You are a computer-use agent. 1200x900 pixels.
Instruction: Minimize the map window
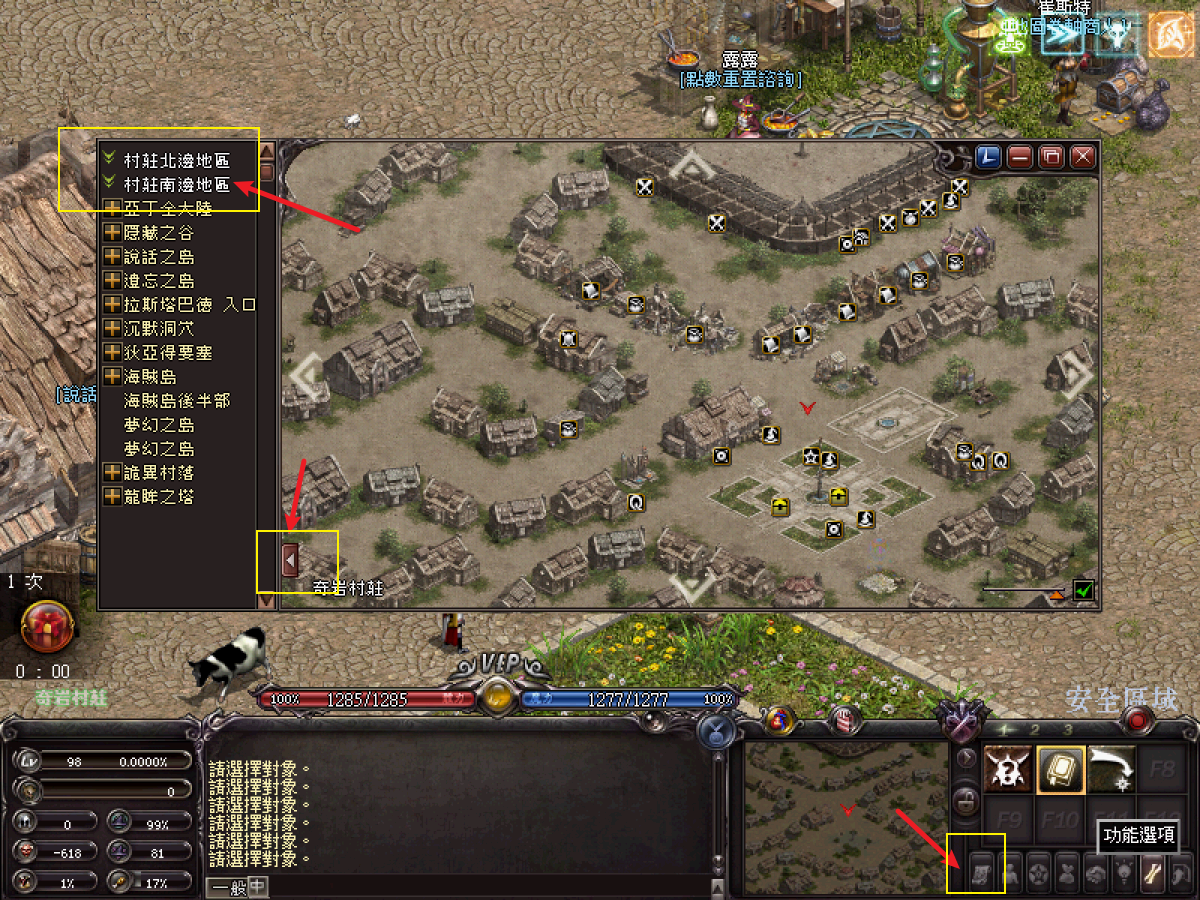1019,157
